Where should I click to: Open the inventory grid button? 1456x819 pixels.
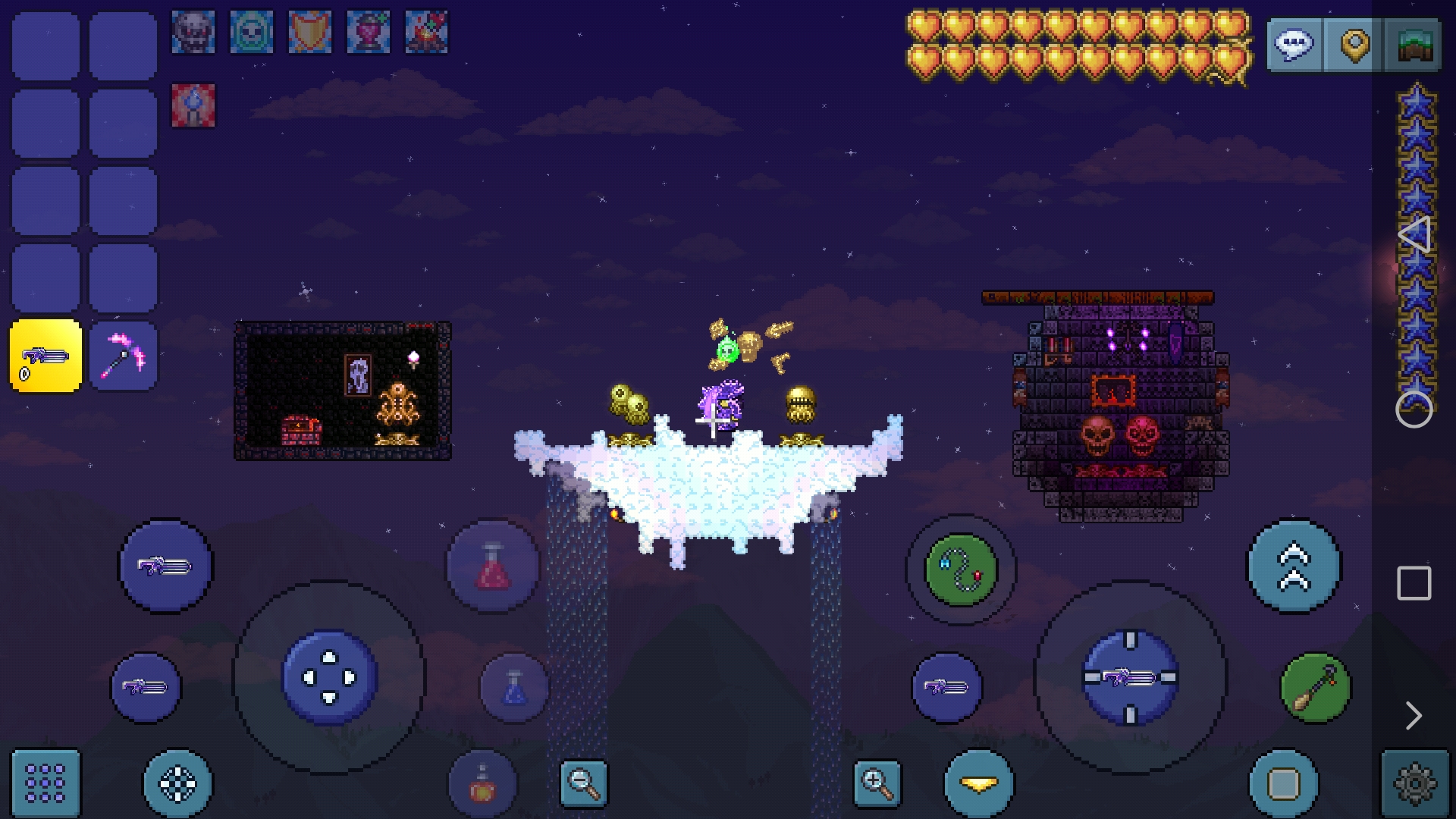tap(45, 783)
